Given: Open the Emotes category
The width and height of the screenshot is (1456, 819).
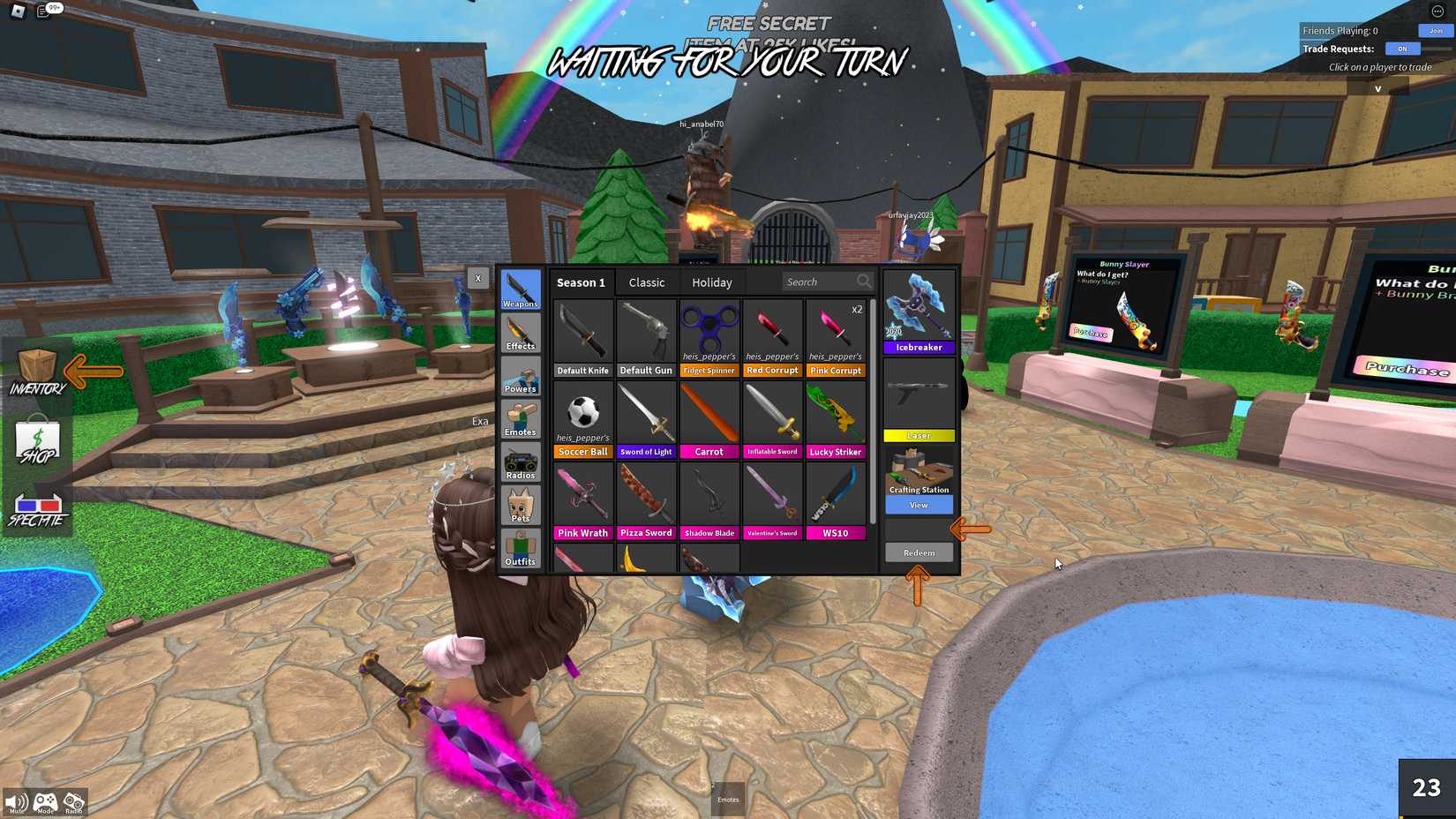Looking at the screenshot, I should [x=520, y=417].
